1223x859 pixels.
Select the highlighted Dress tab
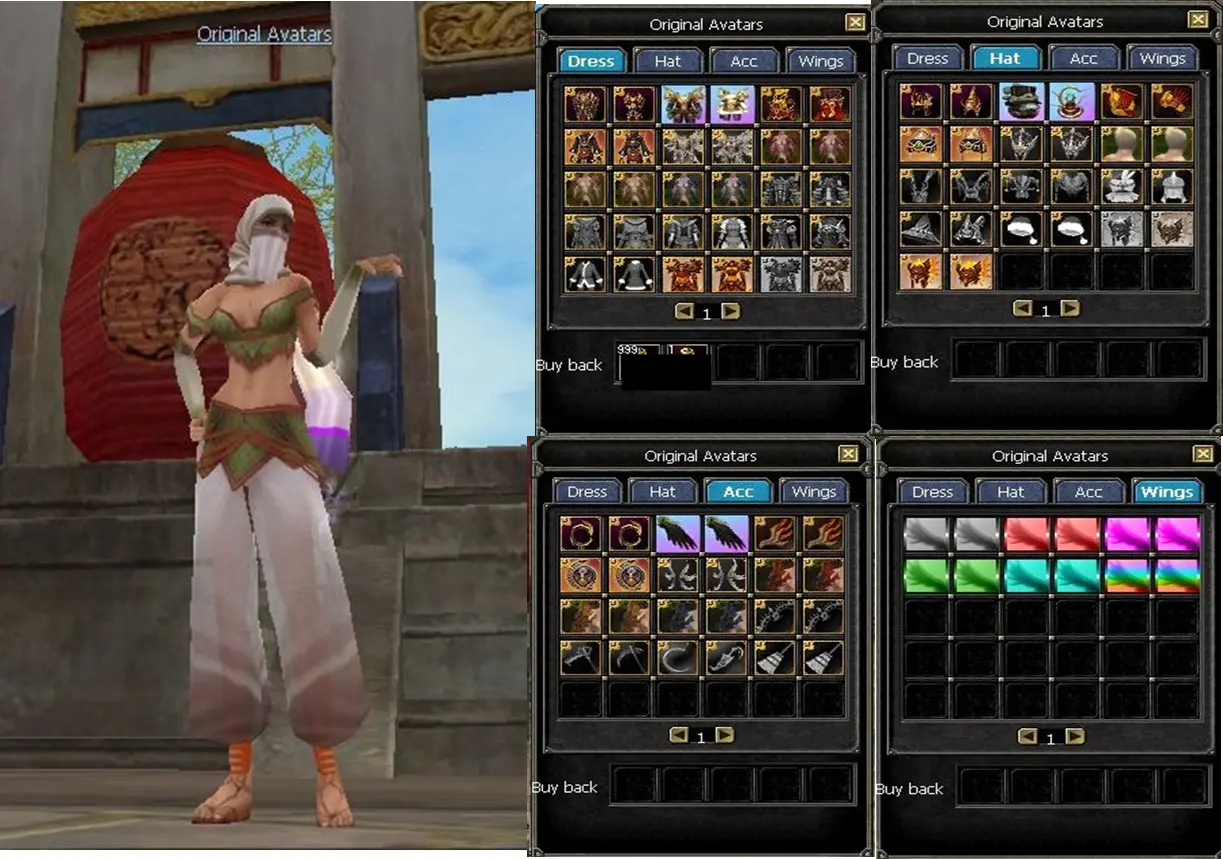point(590,61)
